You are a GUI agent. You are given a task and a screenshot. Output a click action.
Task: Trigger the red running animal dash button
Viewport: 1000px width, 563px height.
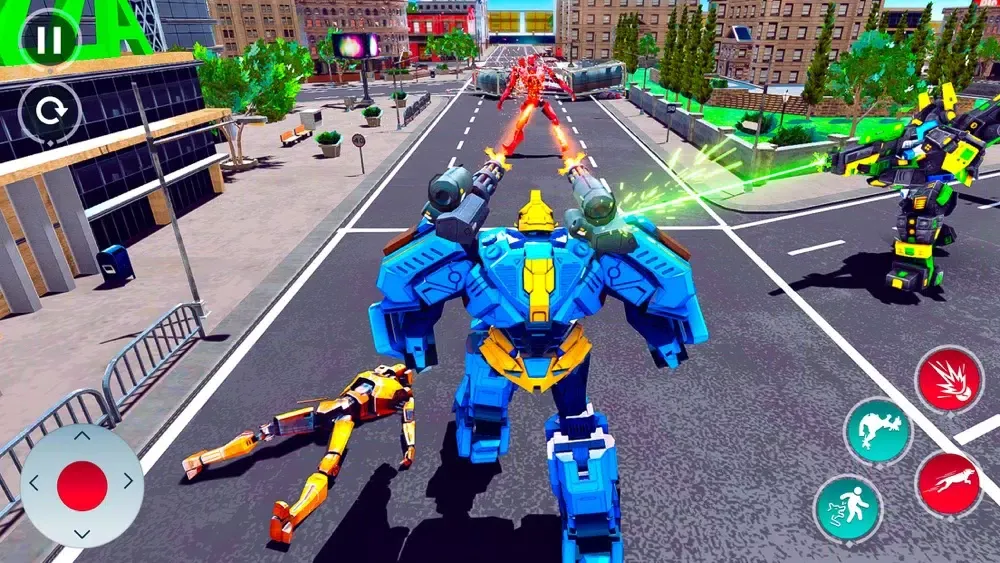pos(949,485)
